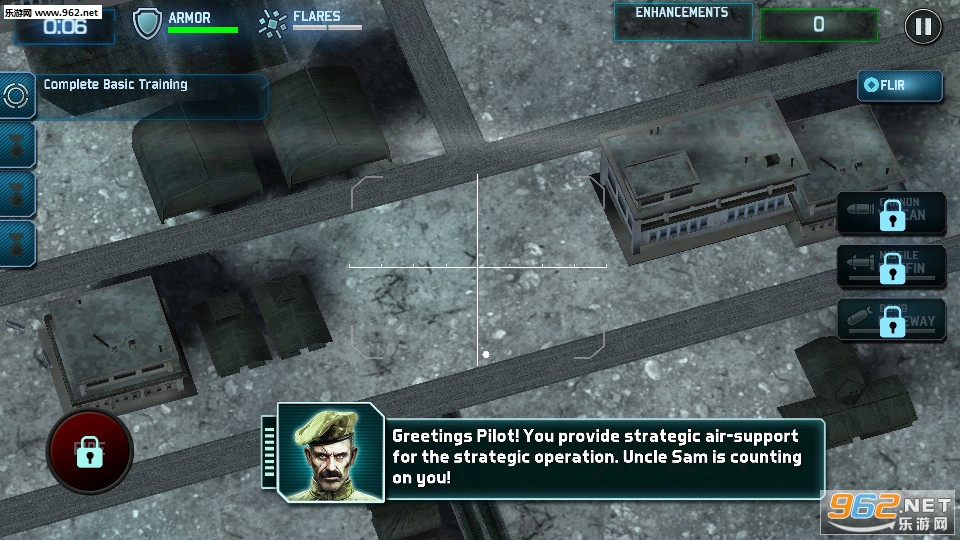Activate the Flares countermeasure icon
This screenshot has height=540, width=960.
271,23
